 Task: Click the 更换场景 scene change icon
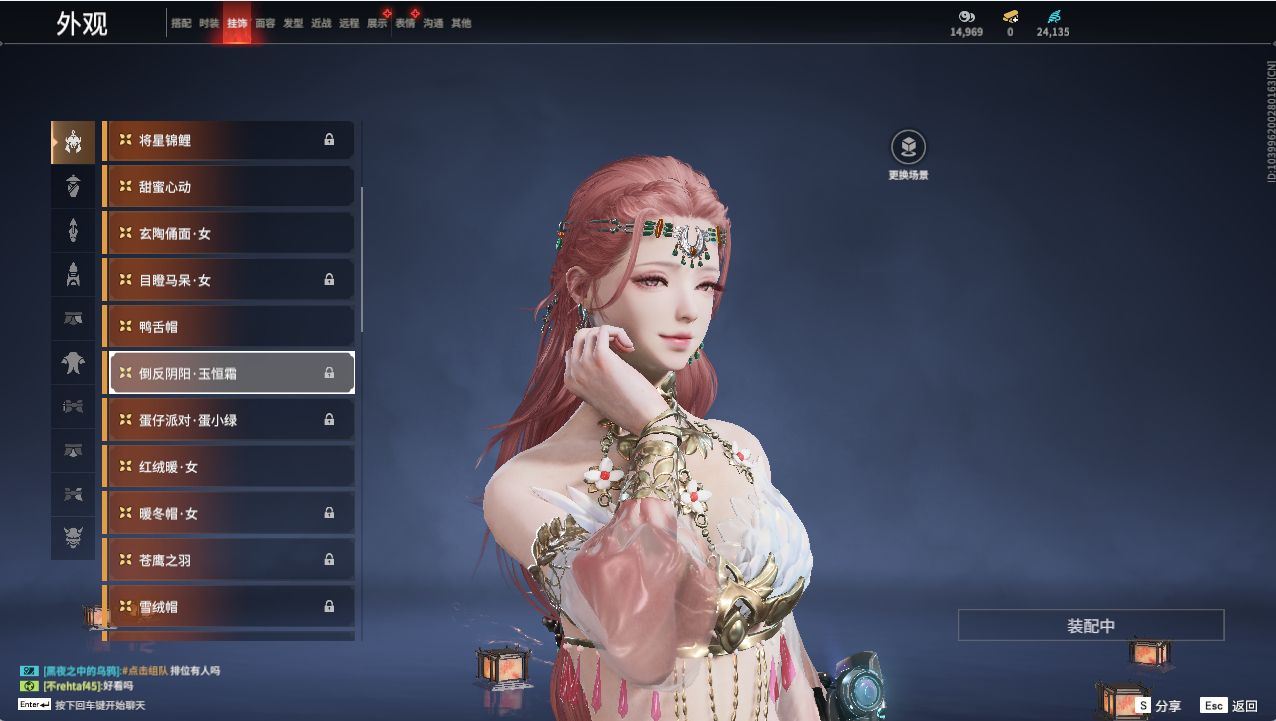(908, 148)
